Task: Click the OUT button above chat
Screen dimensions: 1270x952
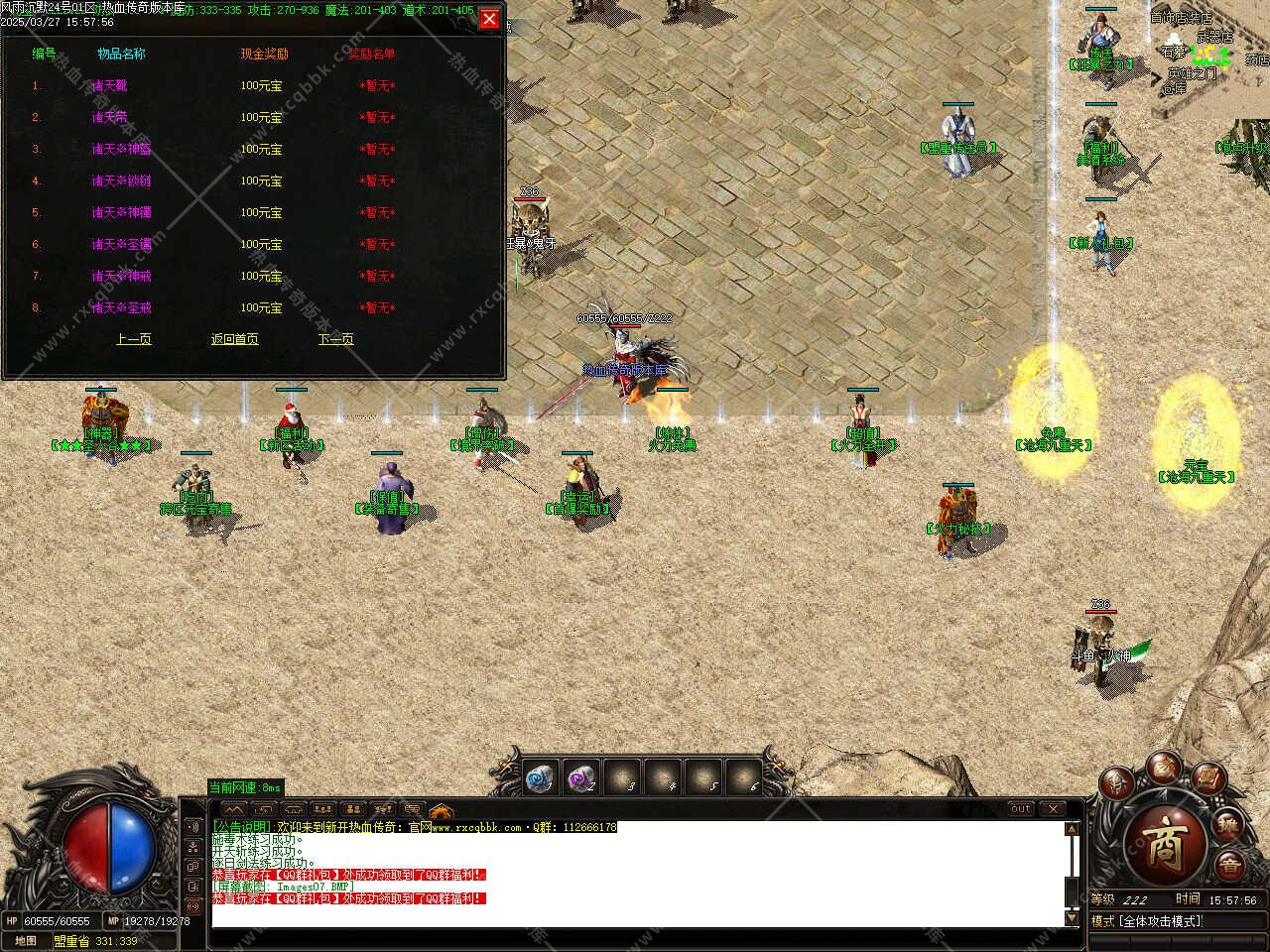Action: (1021, 809)
